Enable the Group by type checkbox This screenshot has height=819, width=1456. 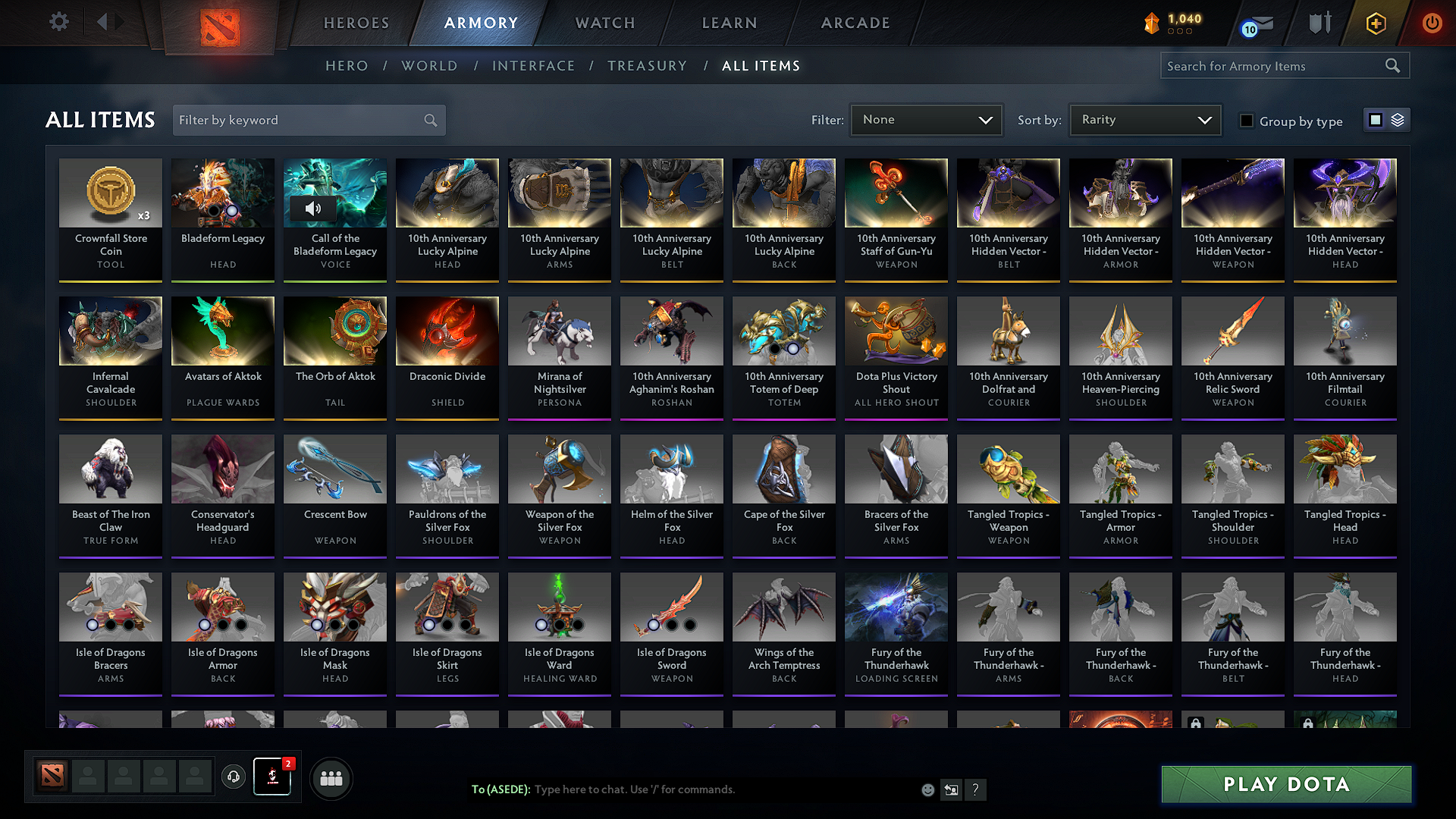[x=1246, y=121]
